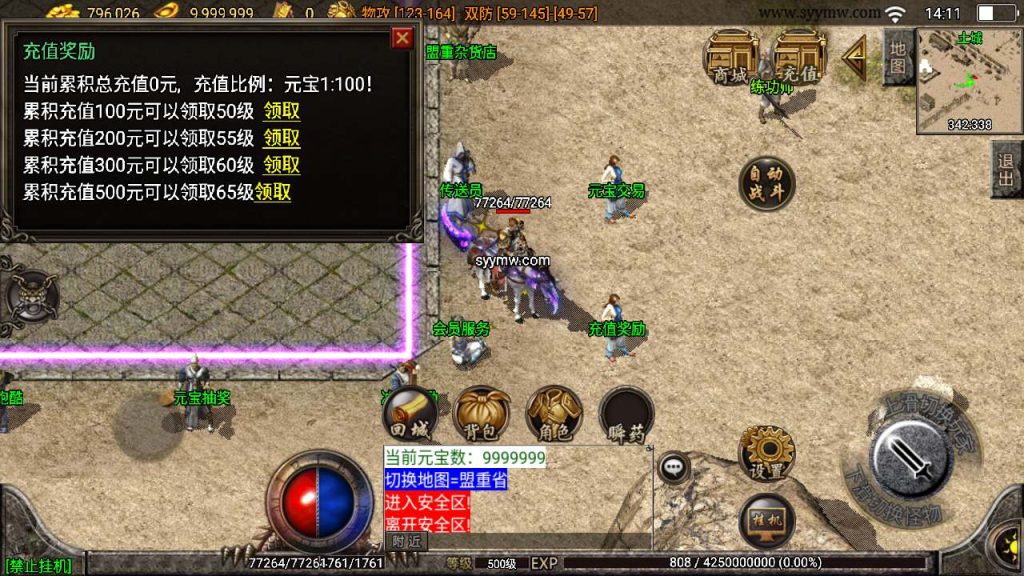Claim the 300元 level 60 reward
The image size is (1024, 576).
coord(282,165)
